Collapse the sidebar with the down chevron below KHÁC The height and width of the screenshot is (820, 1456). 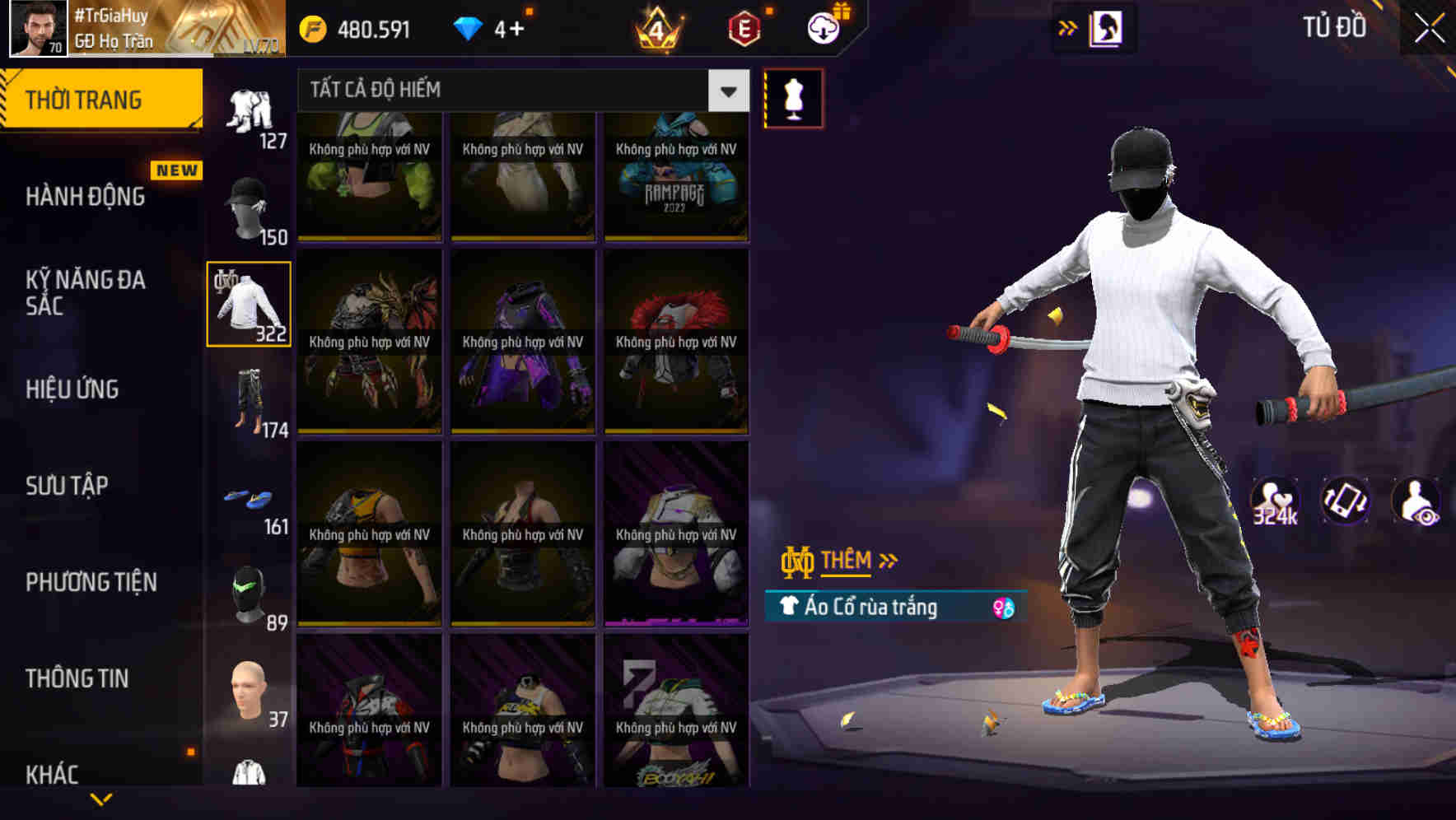tap(101, 797)
